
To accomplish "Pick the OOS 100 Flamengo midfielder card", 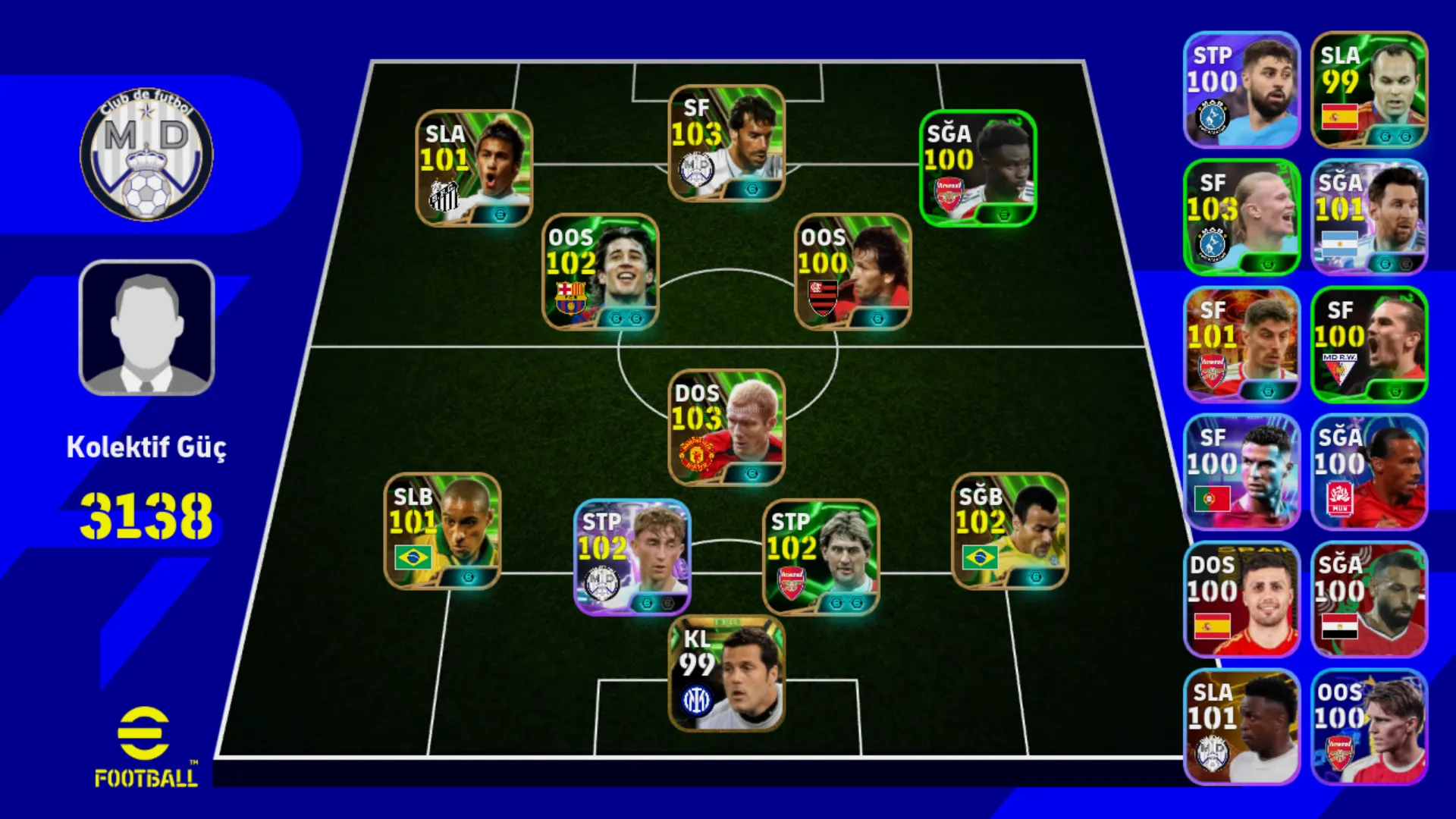I will [x=852, y=271].
